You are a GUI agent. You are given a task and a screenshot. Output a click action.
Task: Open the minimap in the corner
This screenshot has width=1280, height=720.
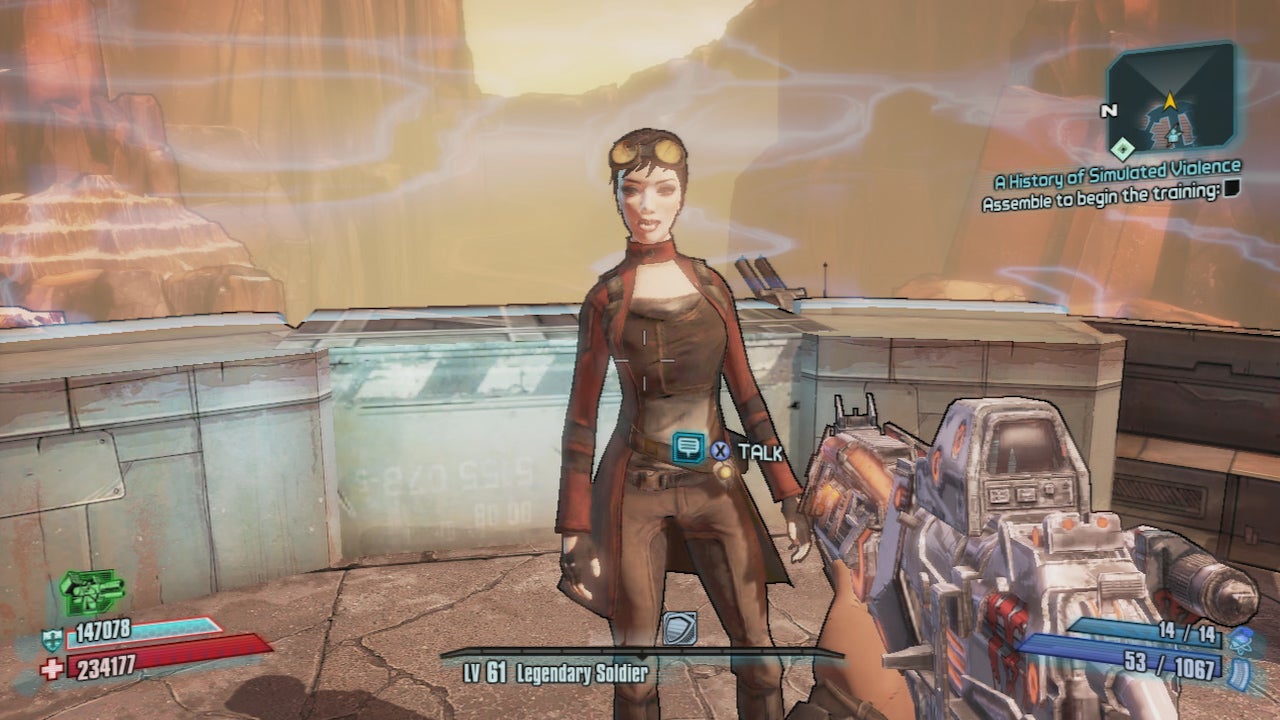[1170, 100]
